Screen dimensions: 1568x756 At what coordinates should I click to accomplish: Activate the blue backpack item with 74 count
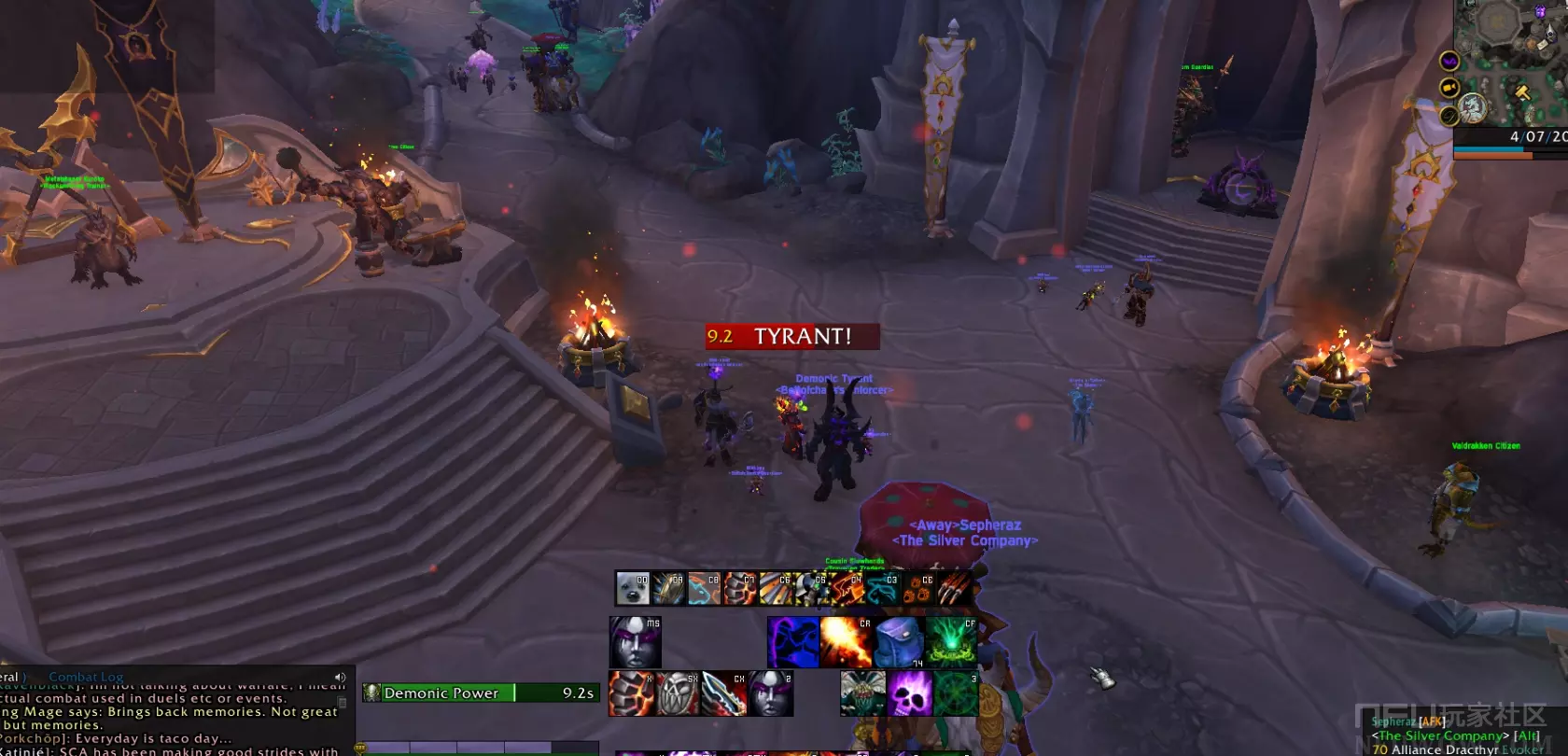899,642
